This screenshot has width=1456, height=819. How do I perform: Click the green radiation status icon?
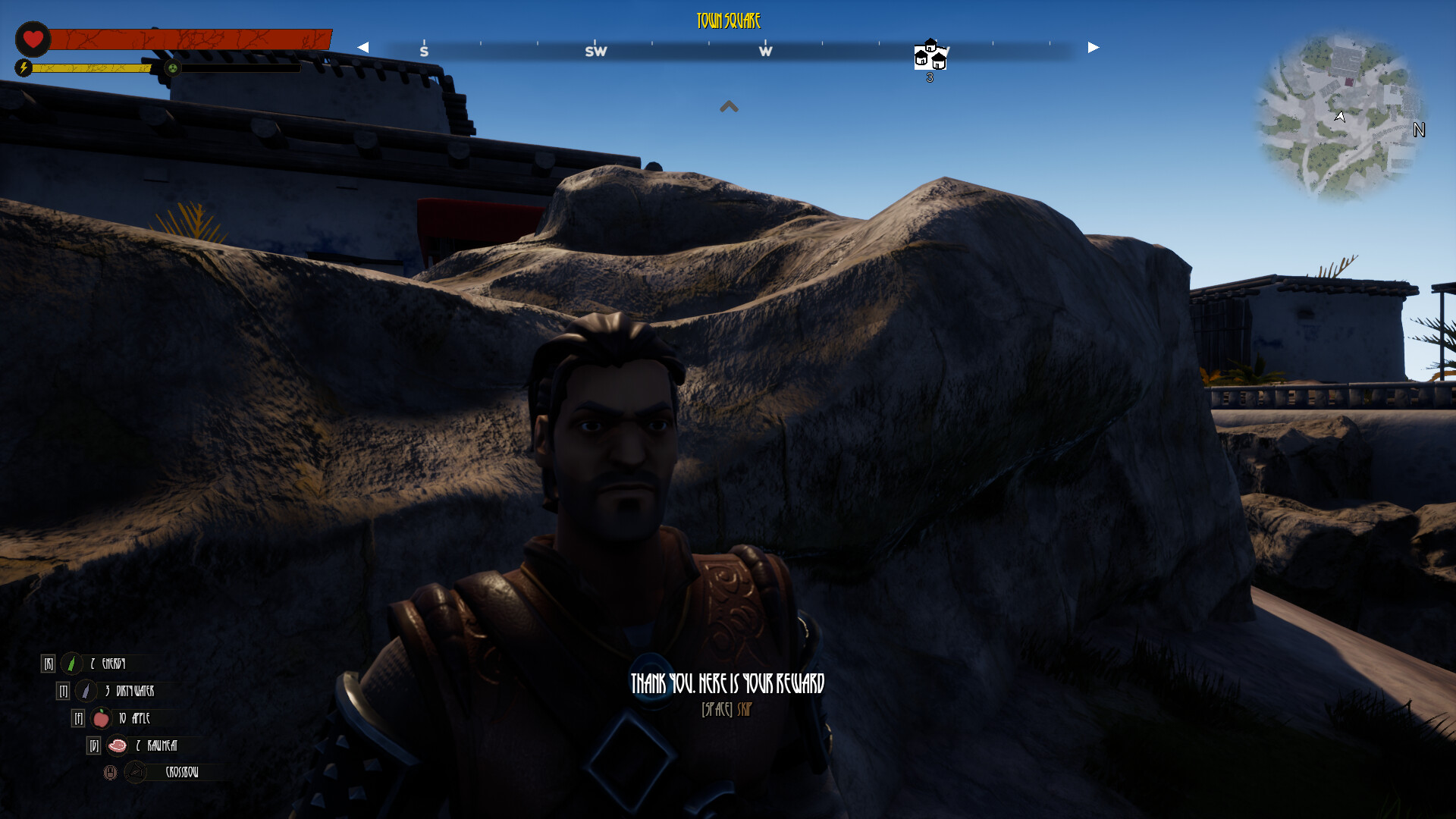[173, 69]
